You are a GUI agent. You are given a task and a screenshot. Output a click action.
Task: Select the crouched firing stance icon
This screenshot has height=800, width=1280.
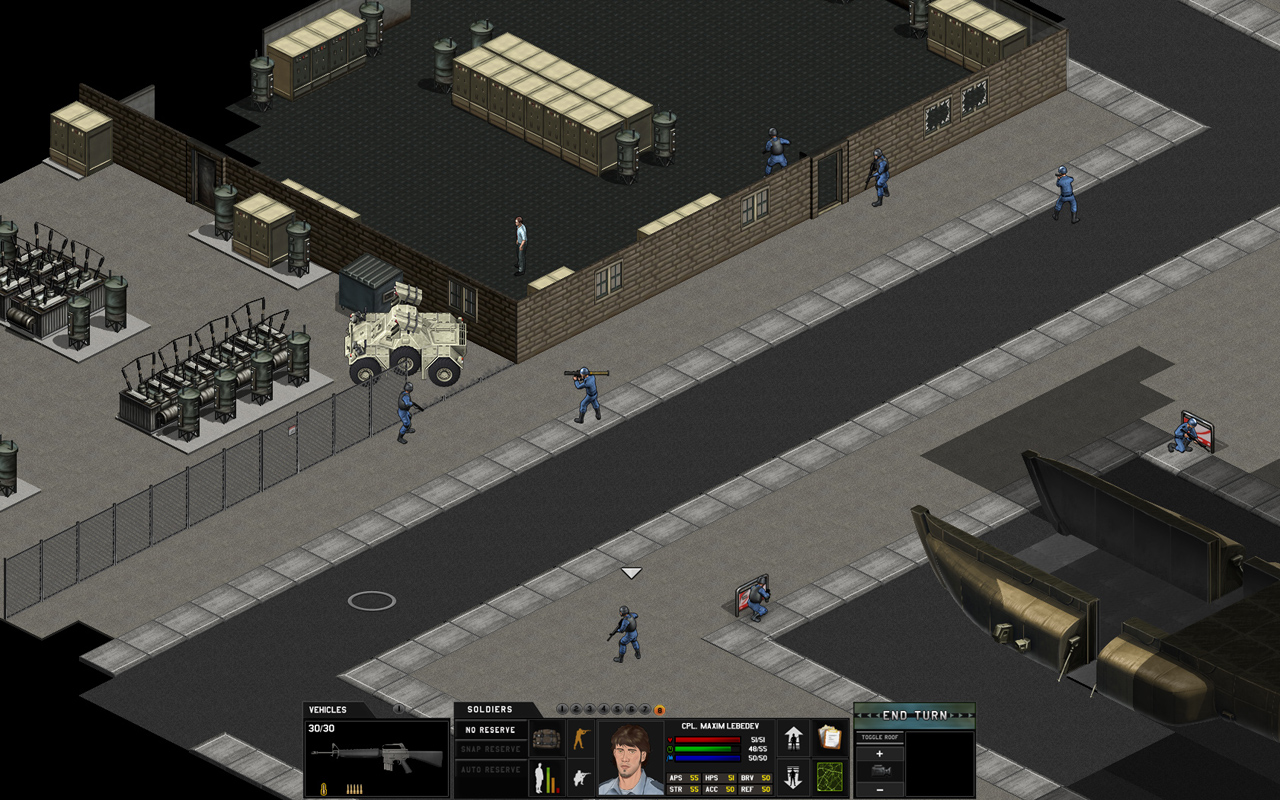point(582,776)
